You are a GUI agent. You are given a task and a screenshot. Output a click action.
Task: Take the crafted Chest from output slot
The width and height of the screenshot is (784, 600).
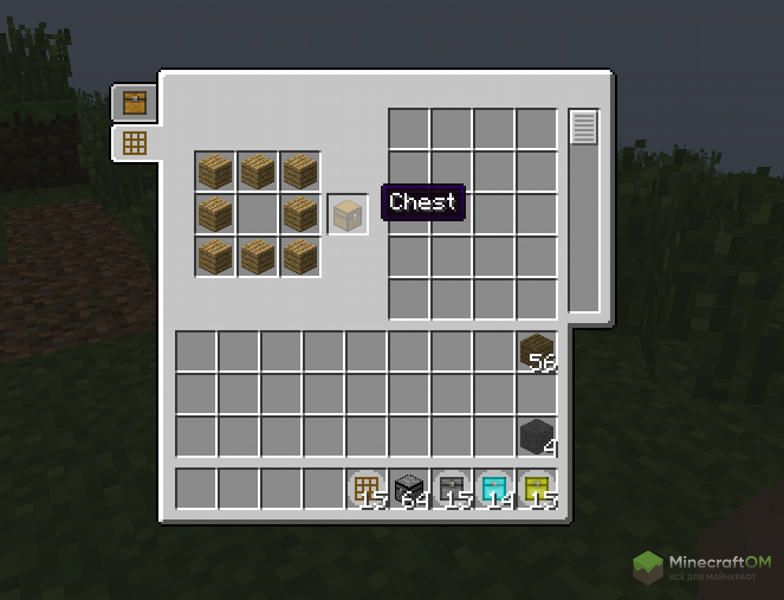click(349, 214)
